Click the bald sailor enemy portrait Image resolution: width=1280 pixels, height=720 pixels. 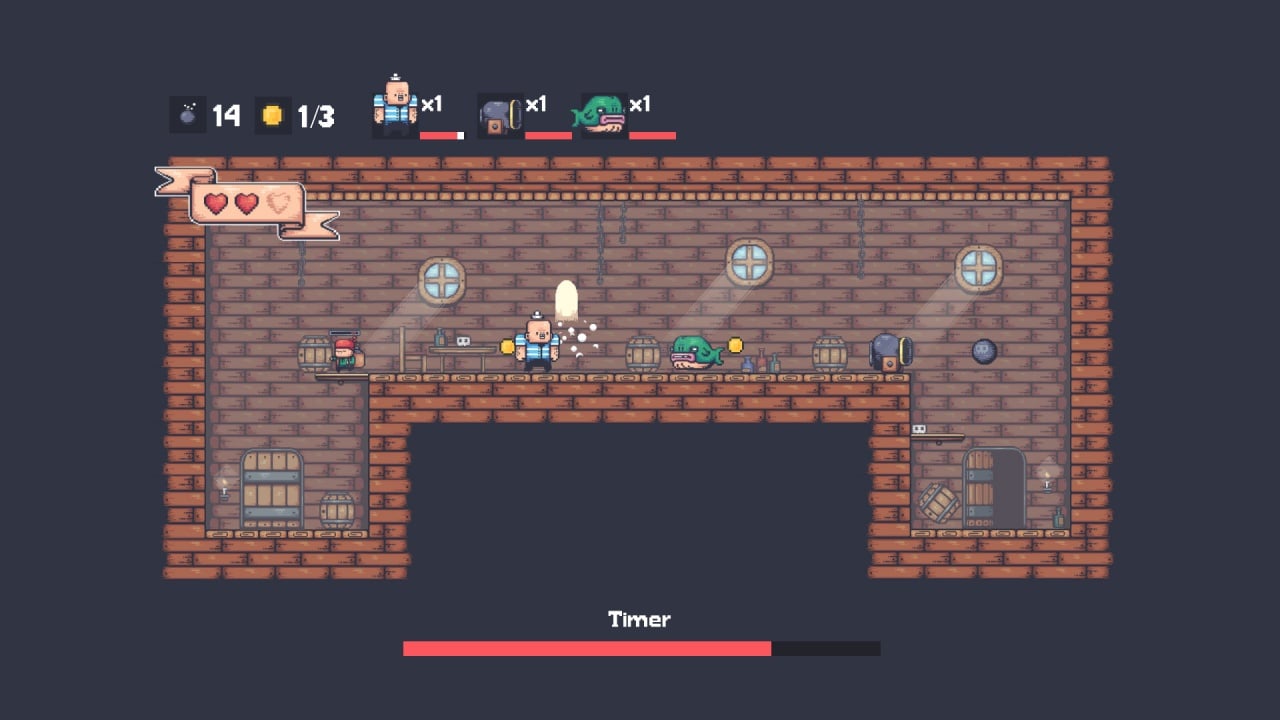tap(395, 107)
